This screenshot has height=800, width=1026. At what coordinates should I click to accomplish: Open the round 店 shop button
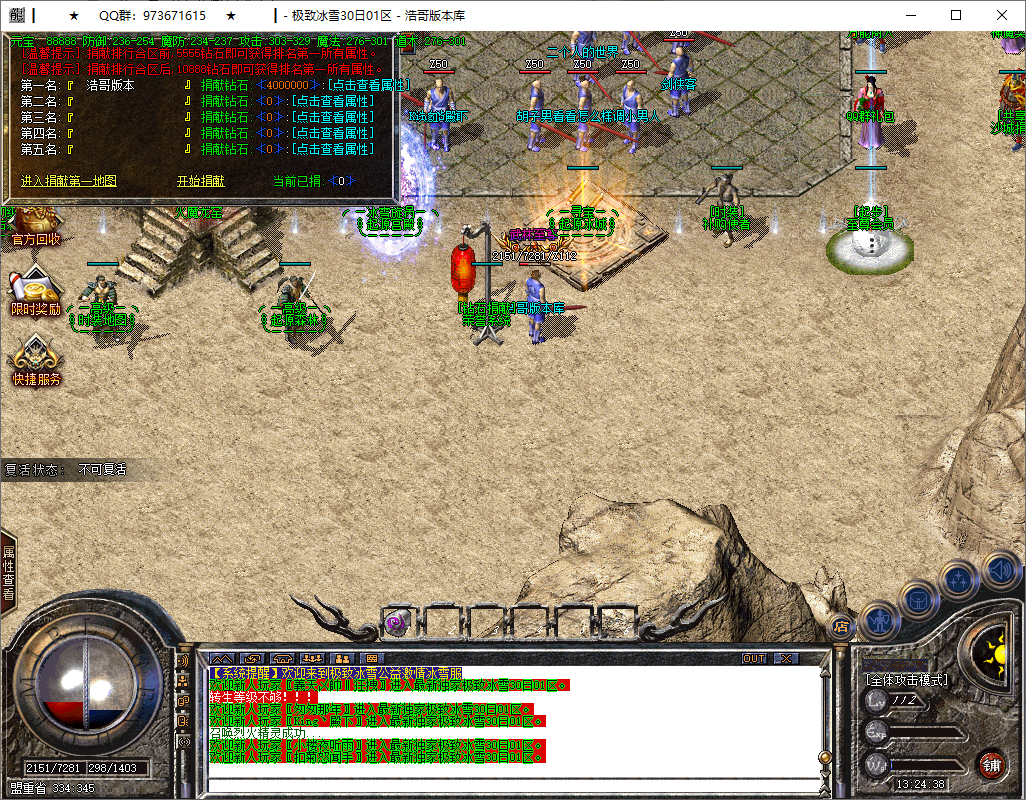click(x=841, y=626)
